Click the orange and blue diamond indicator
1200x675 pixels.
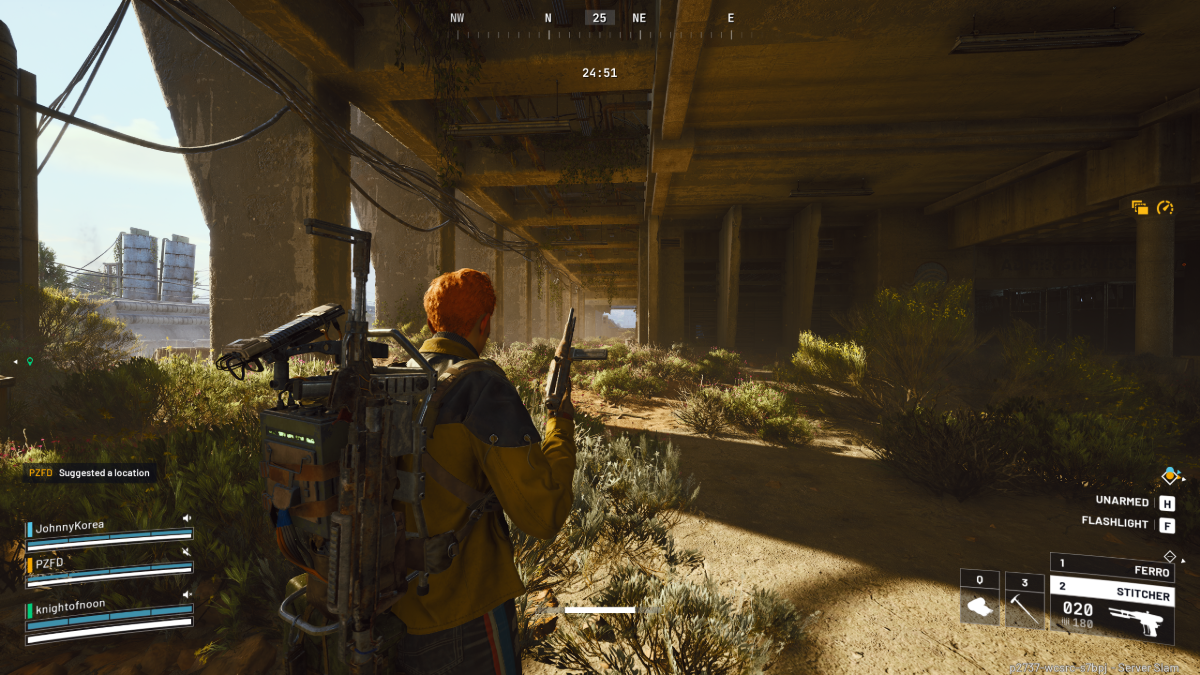click(1170, 476)
